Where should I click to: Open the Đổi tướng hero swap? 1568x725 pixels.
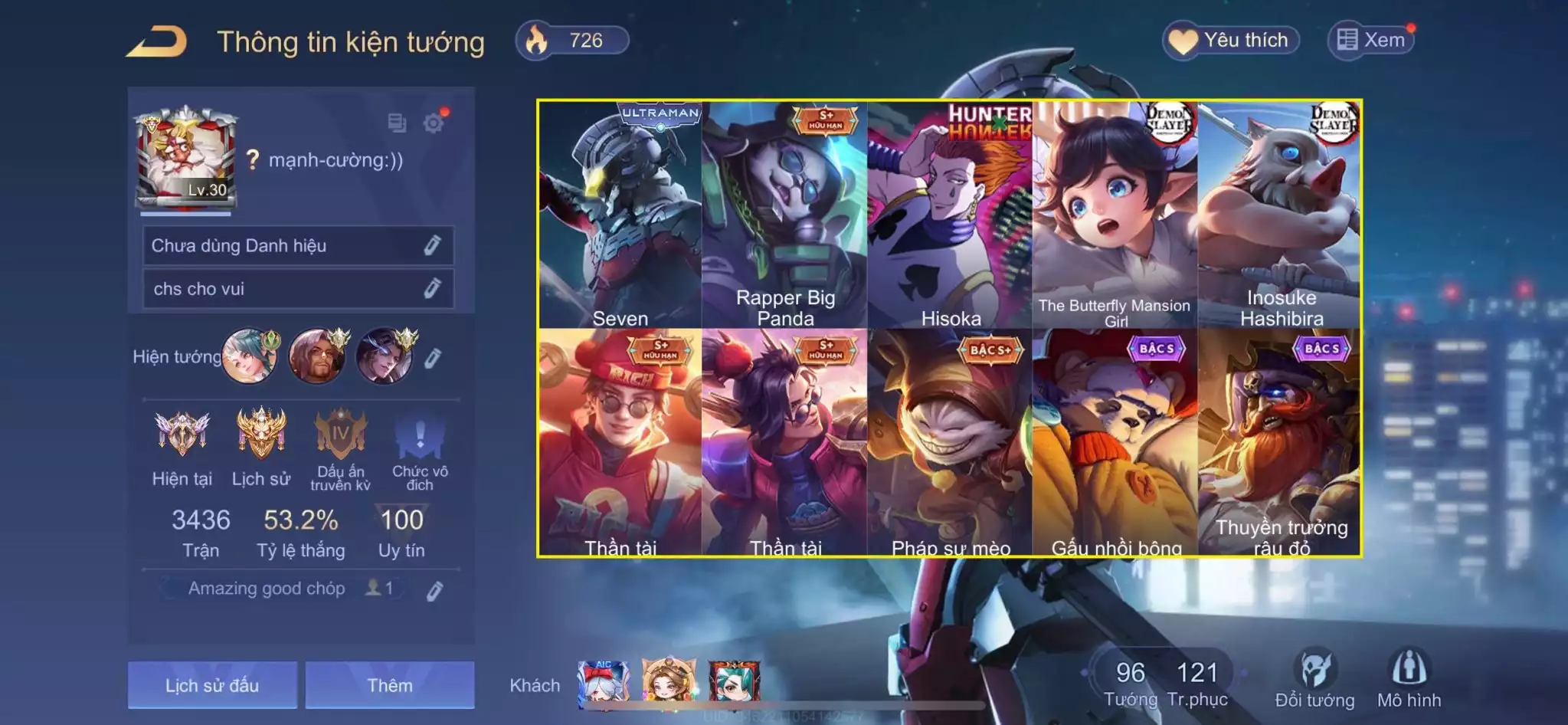1314,678
